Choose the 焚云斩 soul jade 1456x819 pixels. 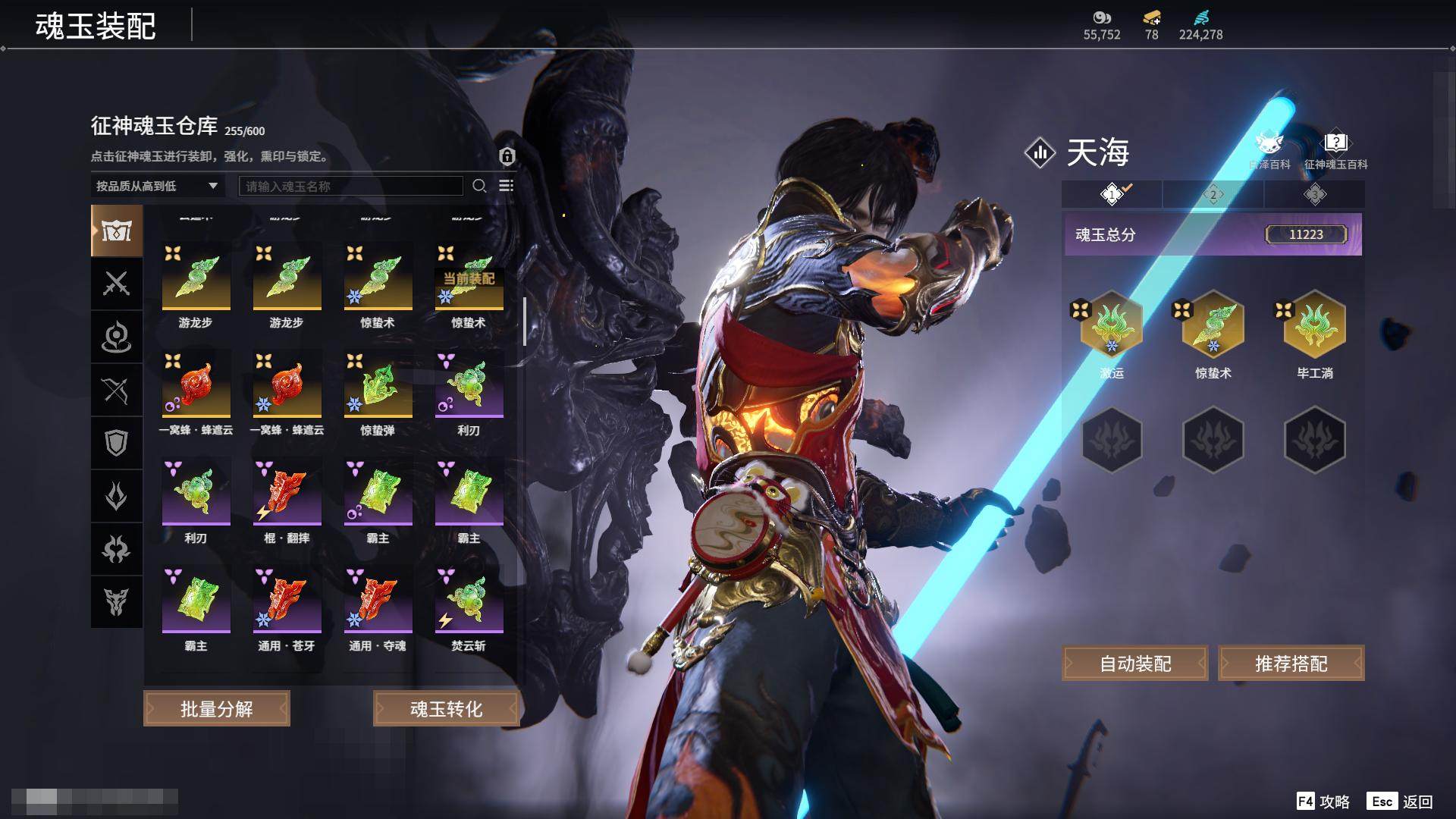pyautogui.click(x=469, y=601)
